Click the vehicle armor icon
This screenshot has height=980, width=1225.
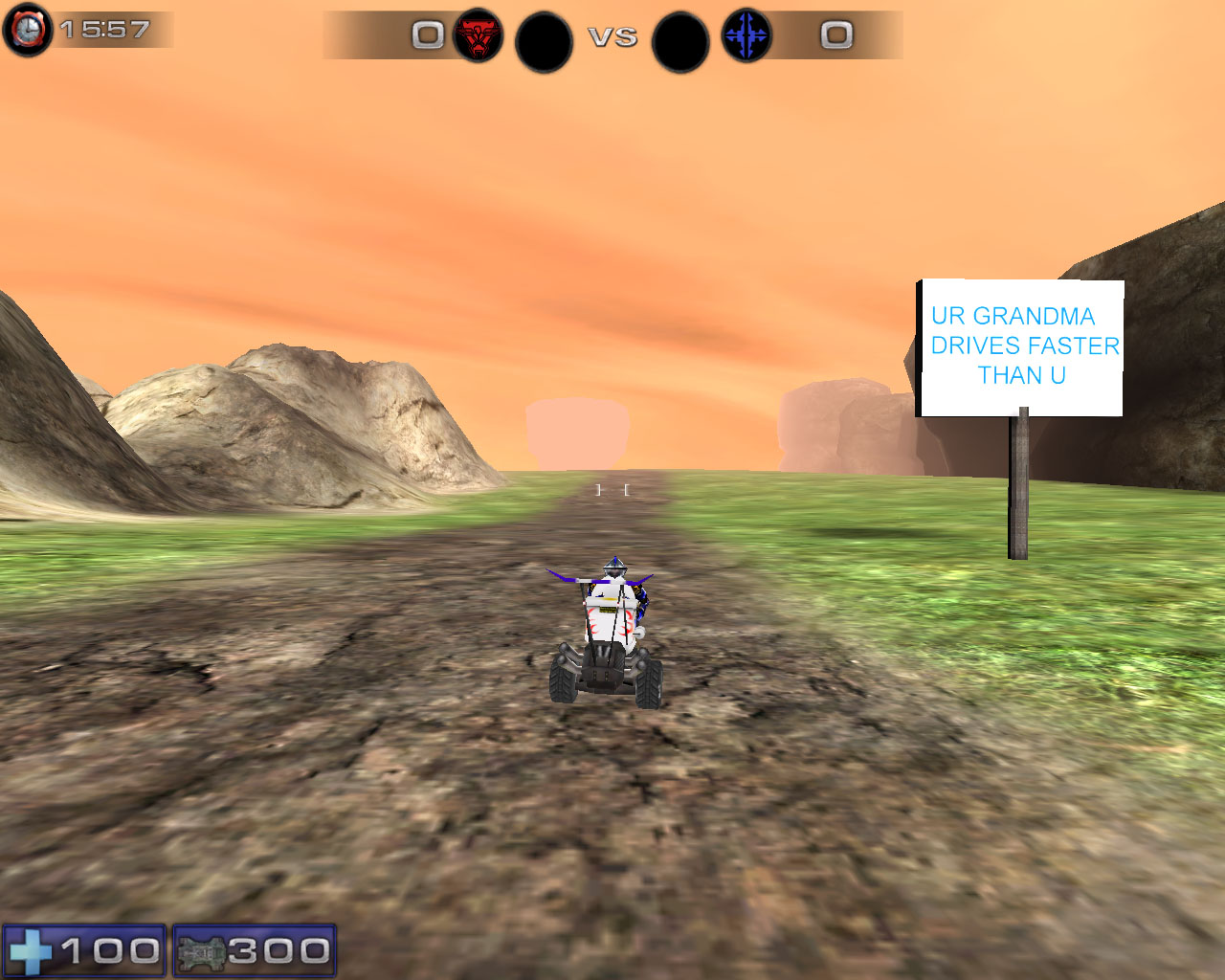[202, 949]
